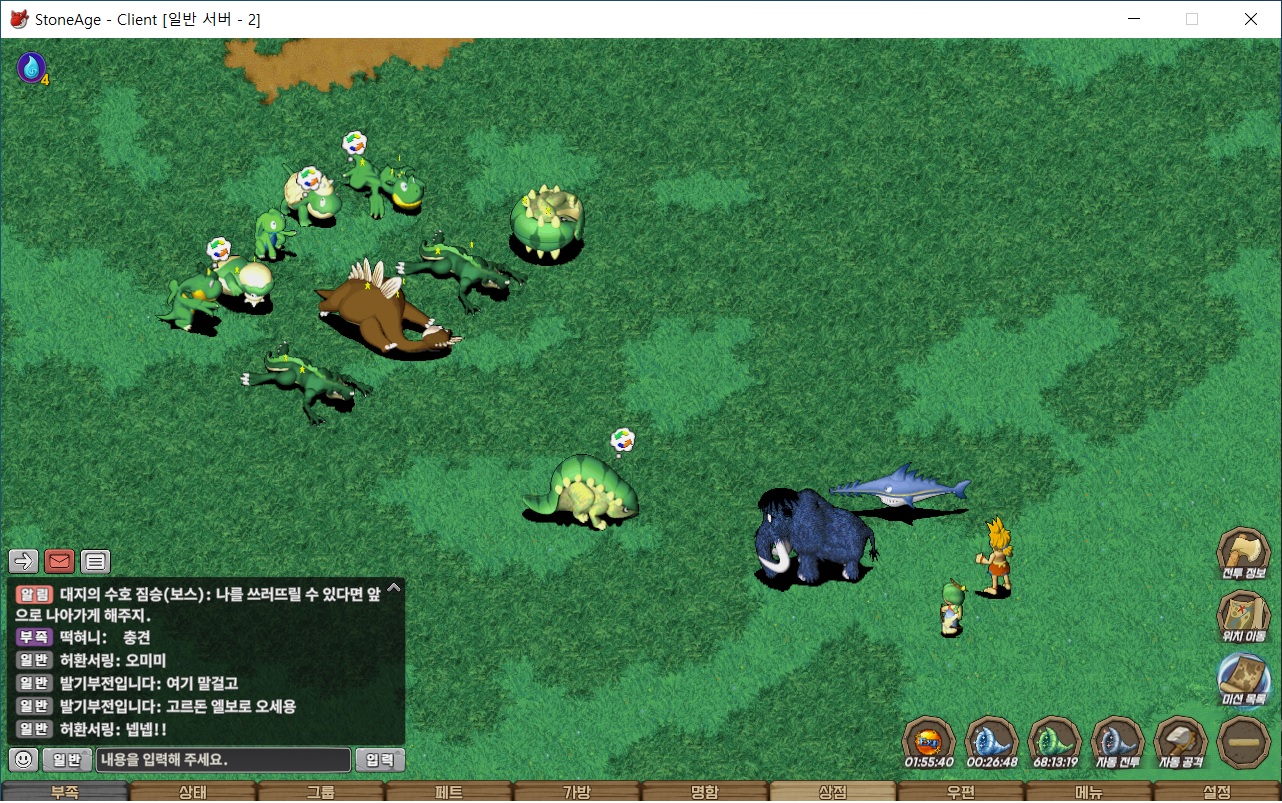This screenshot has height=803, width=1282.
Task: Open the 페트 (Pet) menu
Action: pyautogui.click(x=448, y=792)
